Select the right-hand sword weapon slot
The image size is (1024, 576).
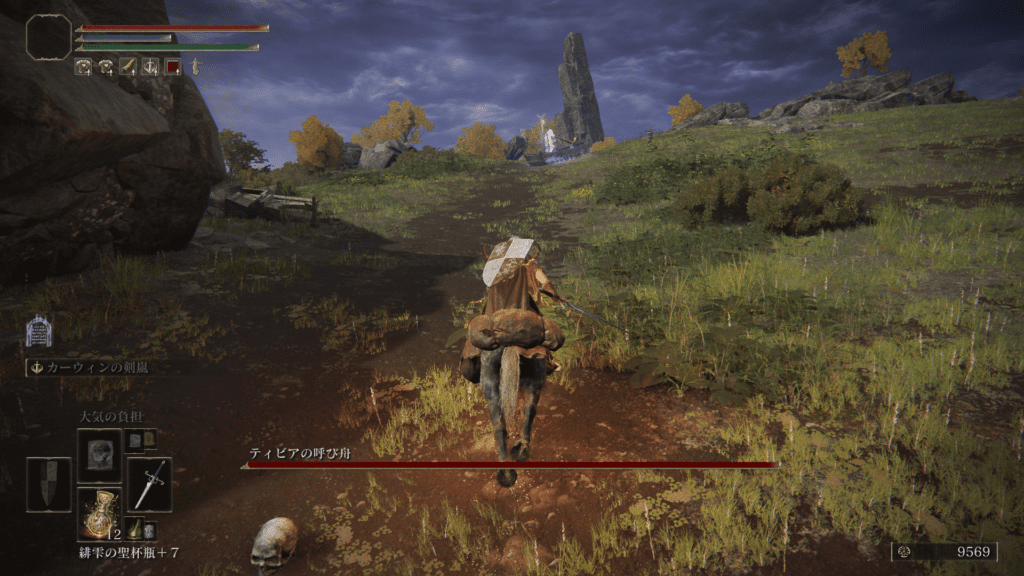coord(149,485)
